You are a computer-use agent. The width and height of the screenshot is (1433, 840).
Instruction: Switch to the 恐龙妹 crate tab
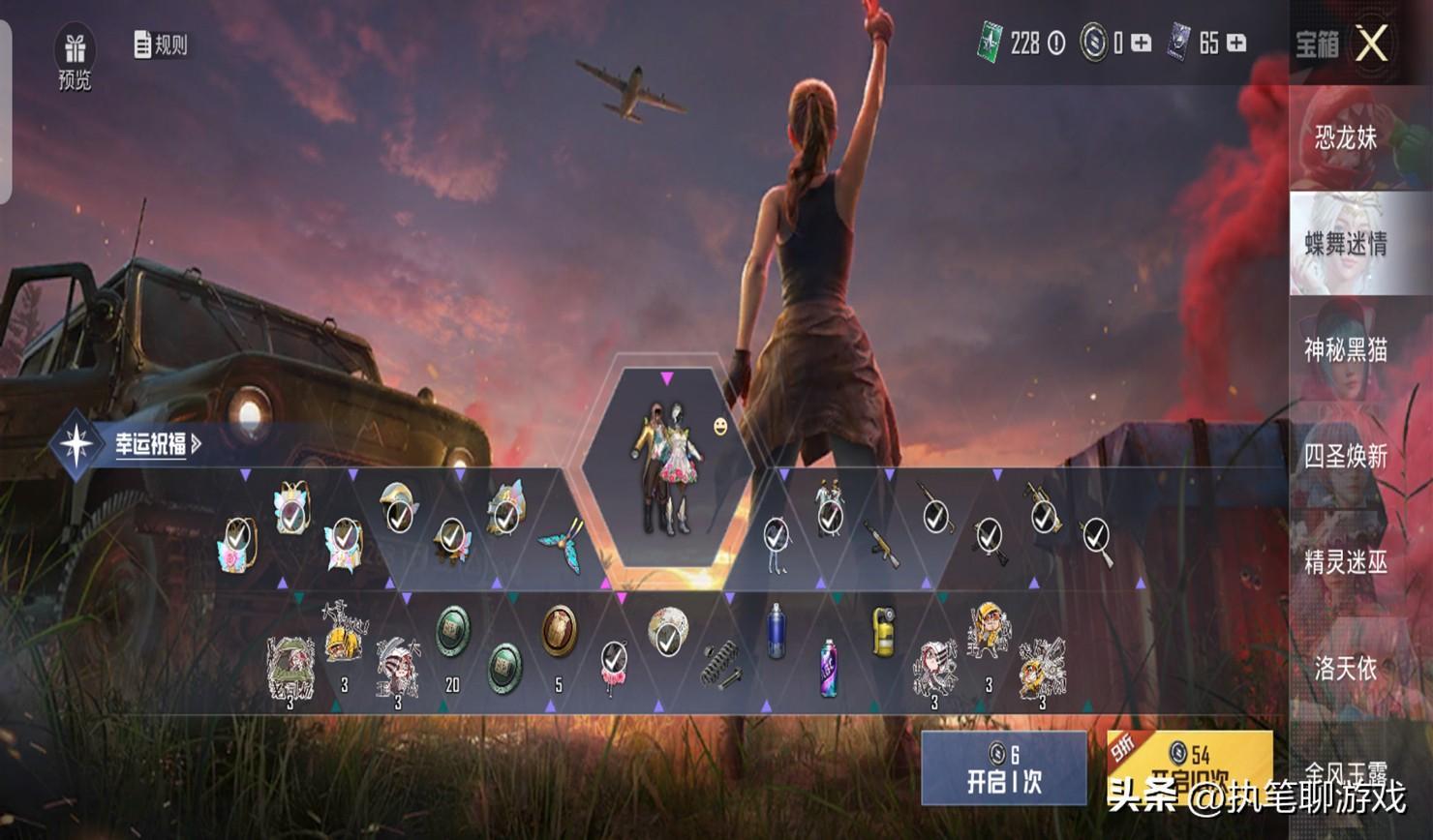tap(1346, 137)
